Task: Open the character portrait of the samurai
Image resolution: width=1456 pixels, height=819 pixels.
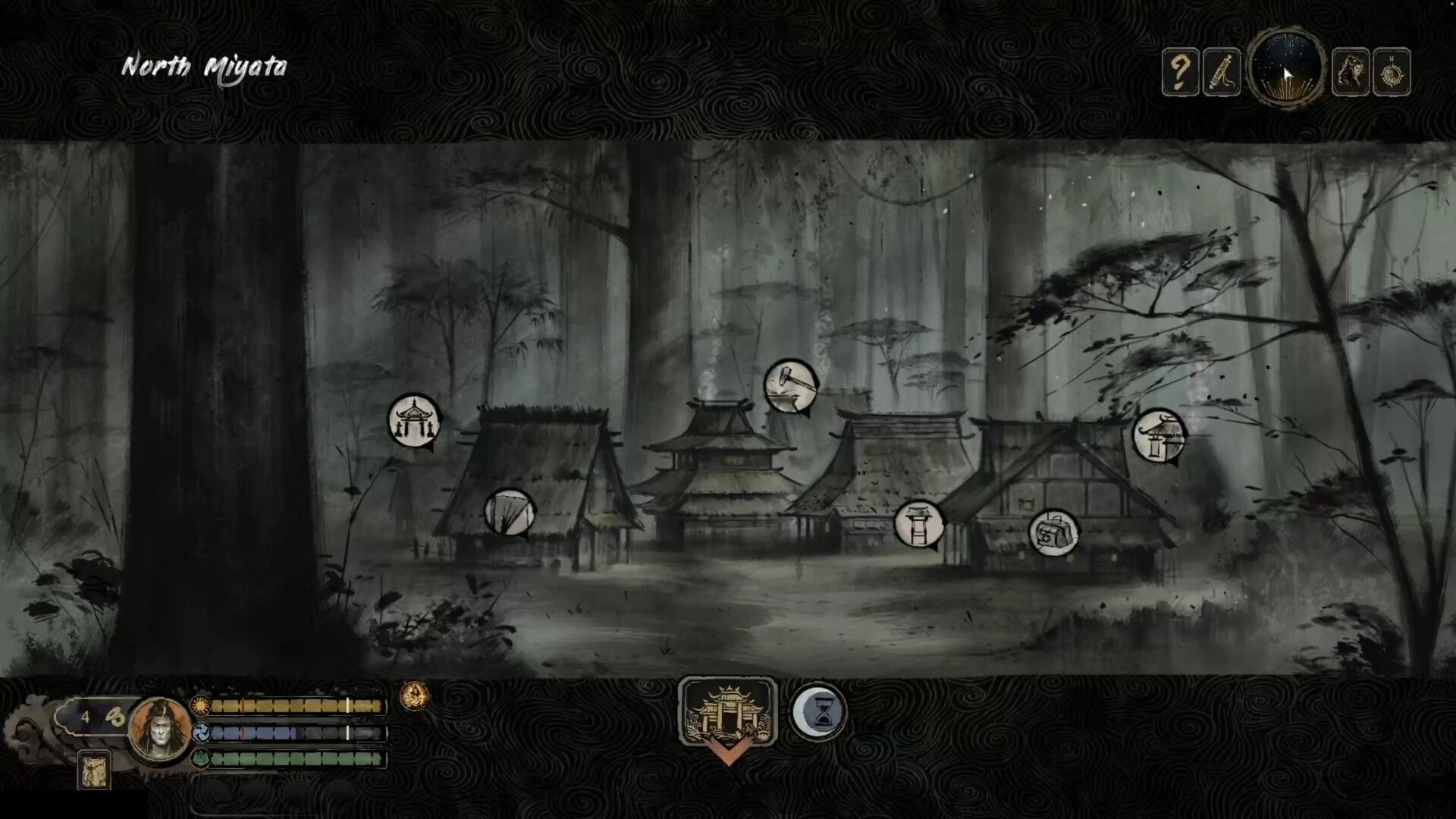Action: pyautogui.click(x=157, y=732)
